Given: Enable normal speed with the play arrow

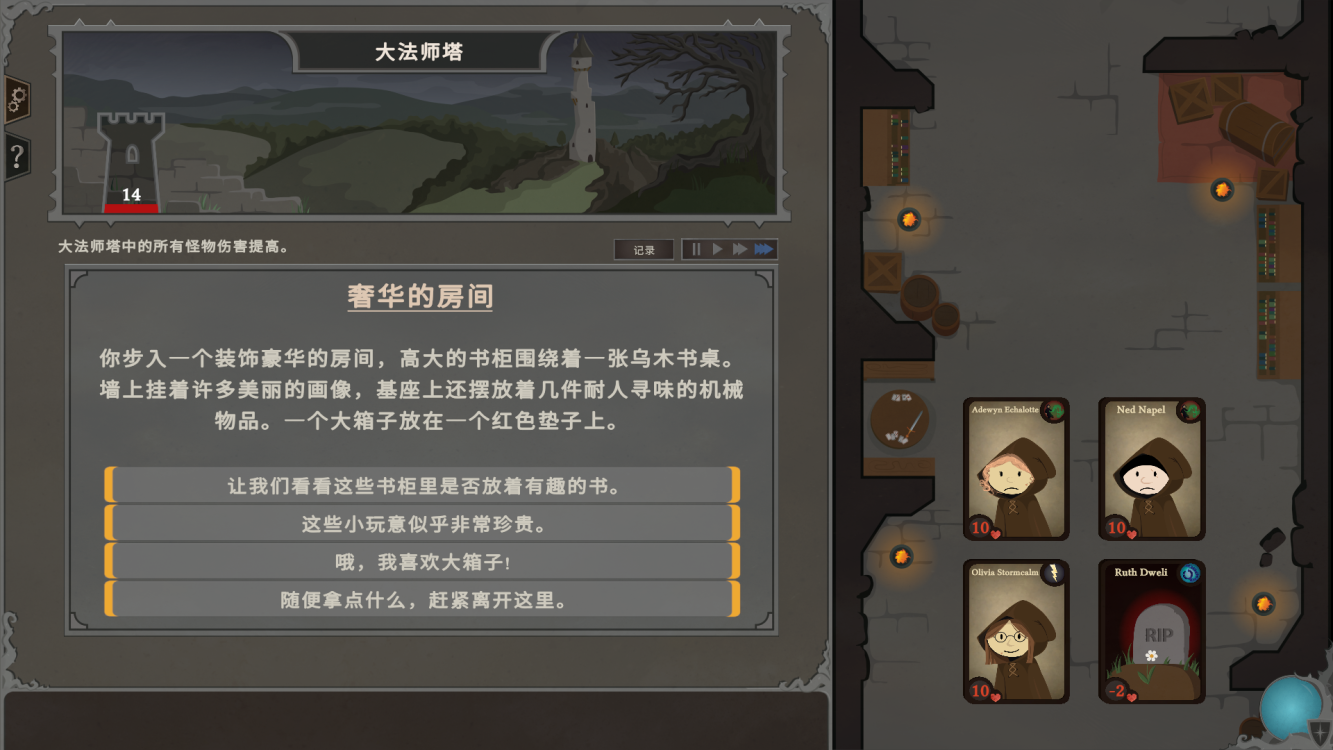Looking at the screenshot, I should (x=718, y=249).
